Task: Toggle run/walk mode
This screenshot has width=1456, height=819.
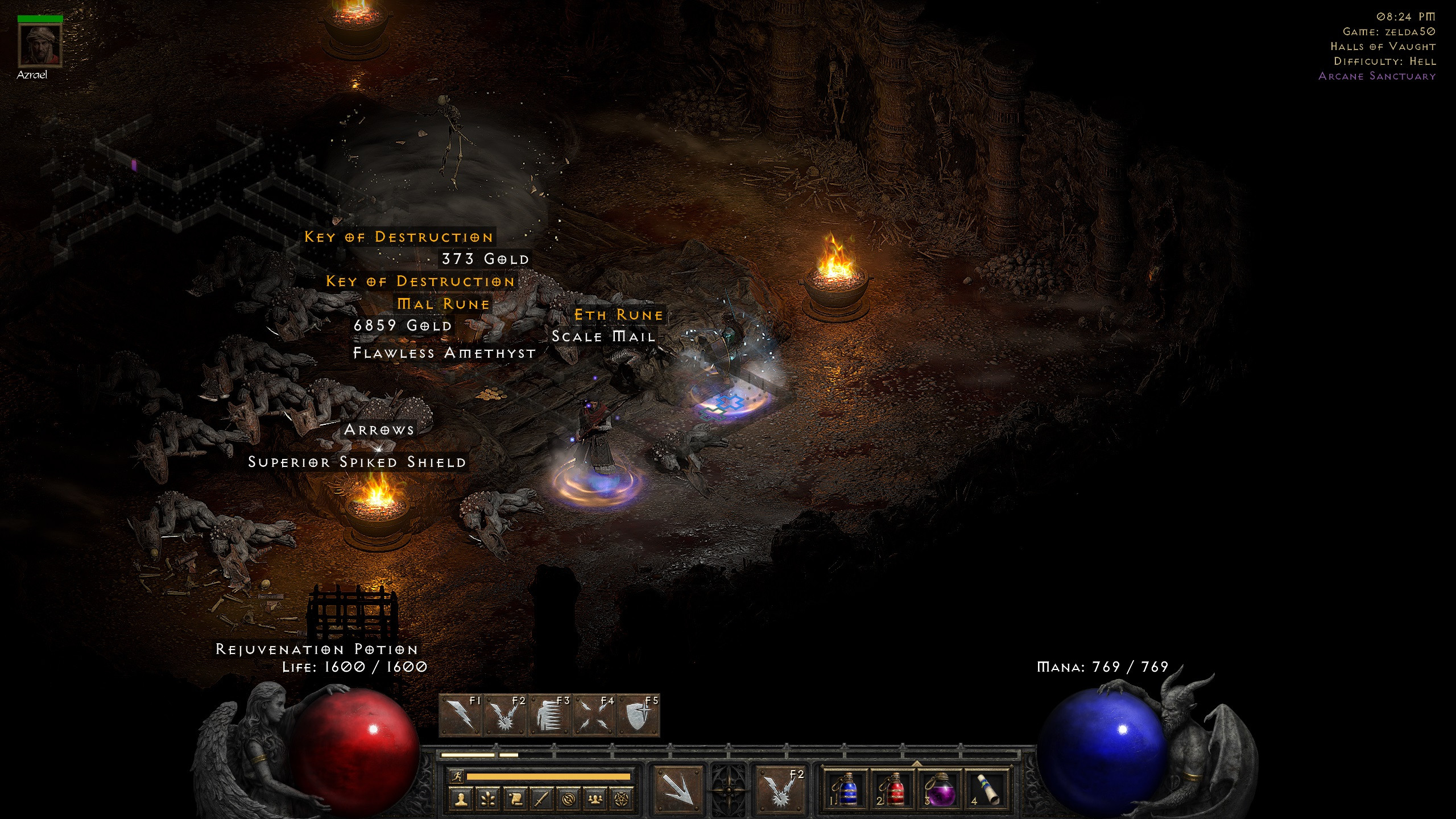Action: click(457, 777)
